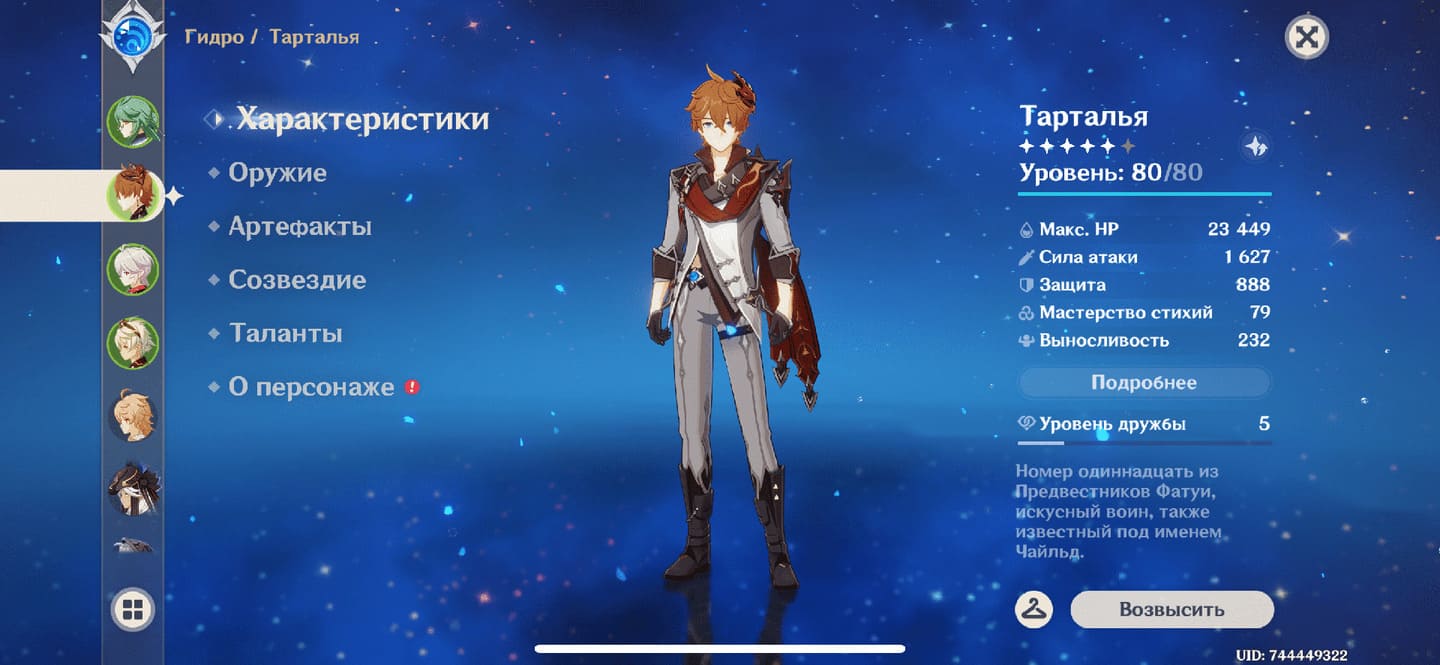Pick the orange-haired character without a border
The height and width of the screenshot is (665, 1440).
point(133,416)
